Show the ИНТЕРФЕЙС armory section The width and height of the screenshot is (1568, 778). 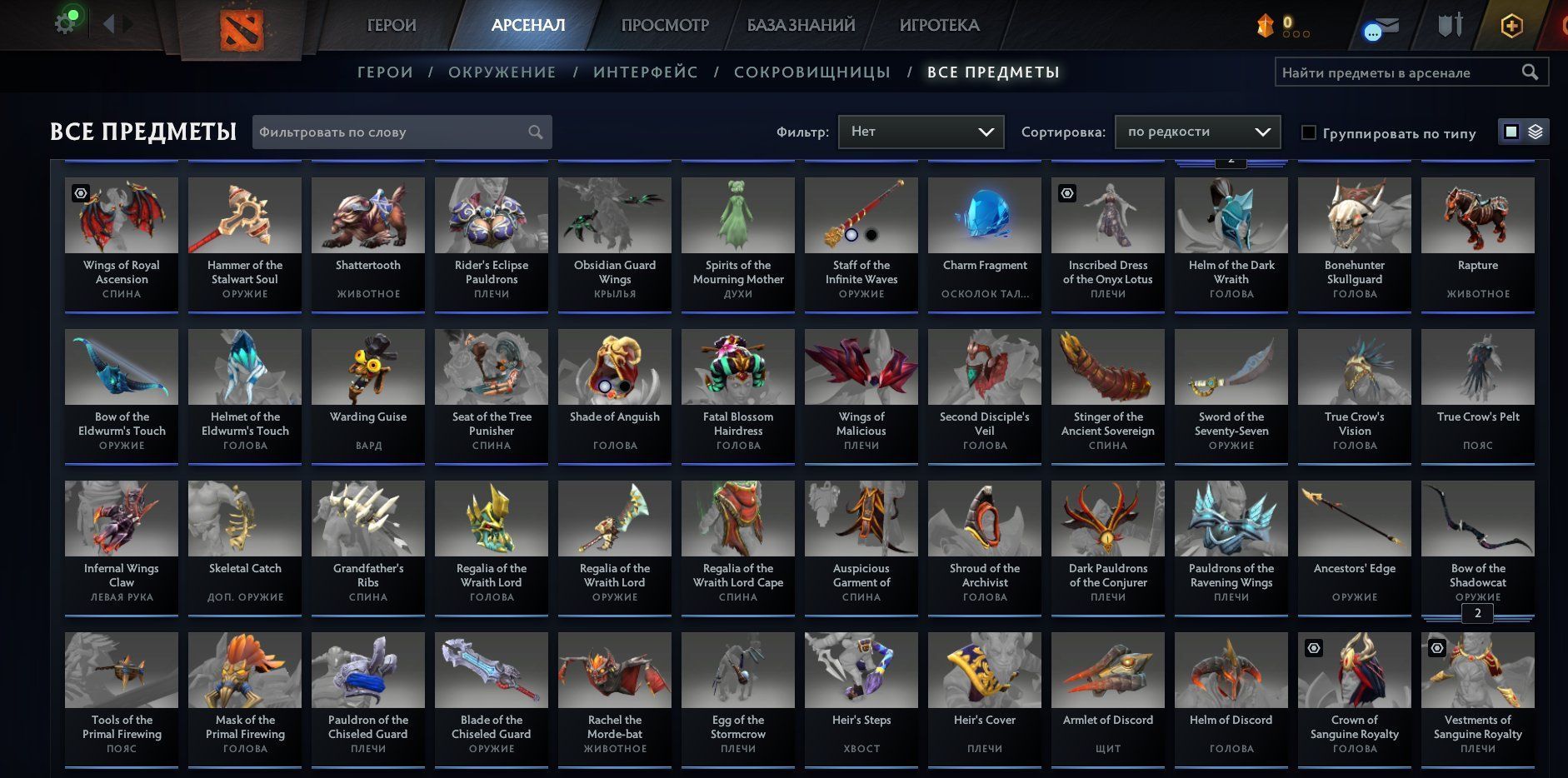click(646, 72)
